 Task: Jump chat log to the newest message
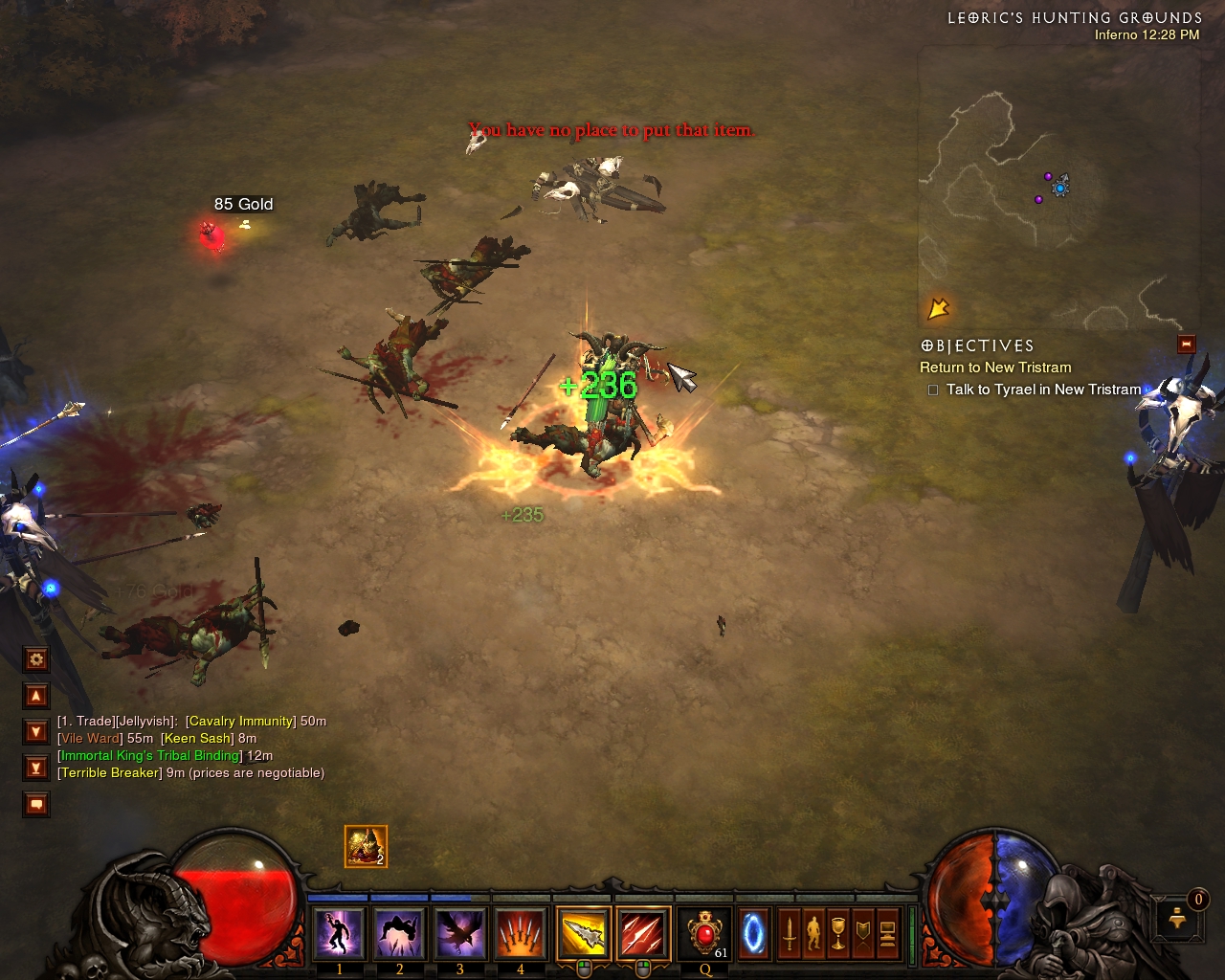pos(36,768)
